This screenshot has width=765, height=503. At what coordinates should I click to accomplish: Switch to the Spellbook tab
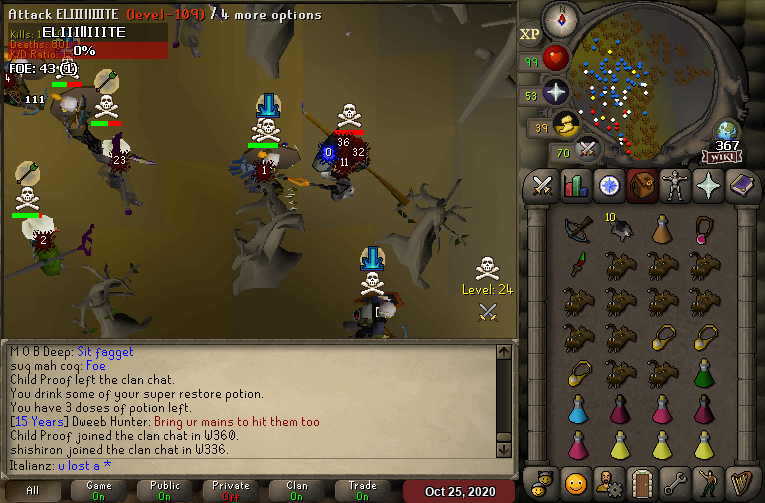coord(739,186)
